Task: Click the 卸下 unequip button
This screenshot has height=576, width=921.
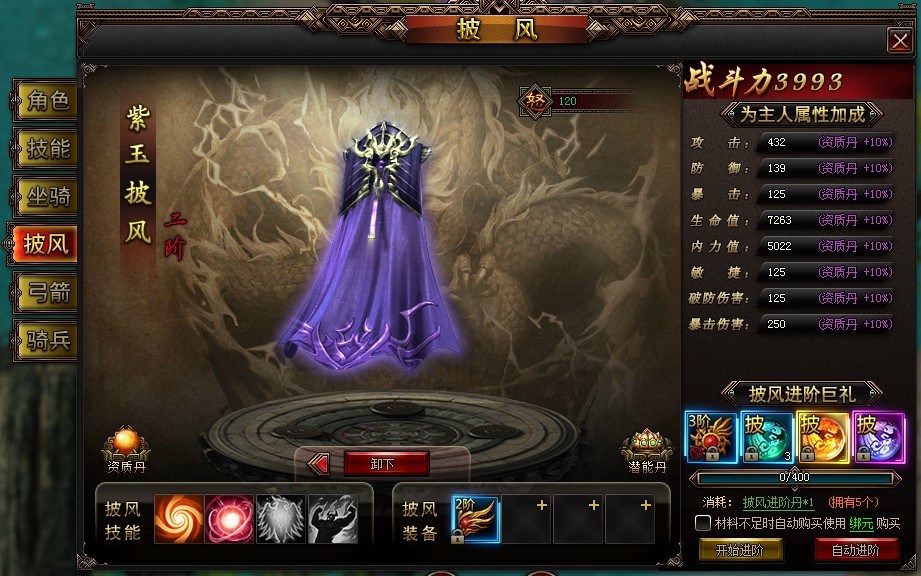Action: [386, 463]
